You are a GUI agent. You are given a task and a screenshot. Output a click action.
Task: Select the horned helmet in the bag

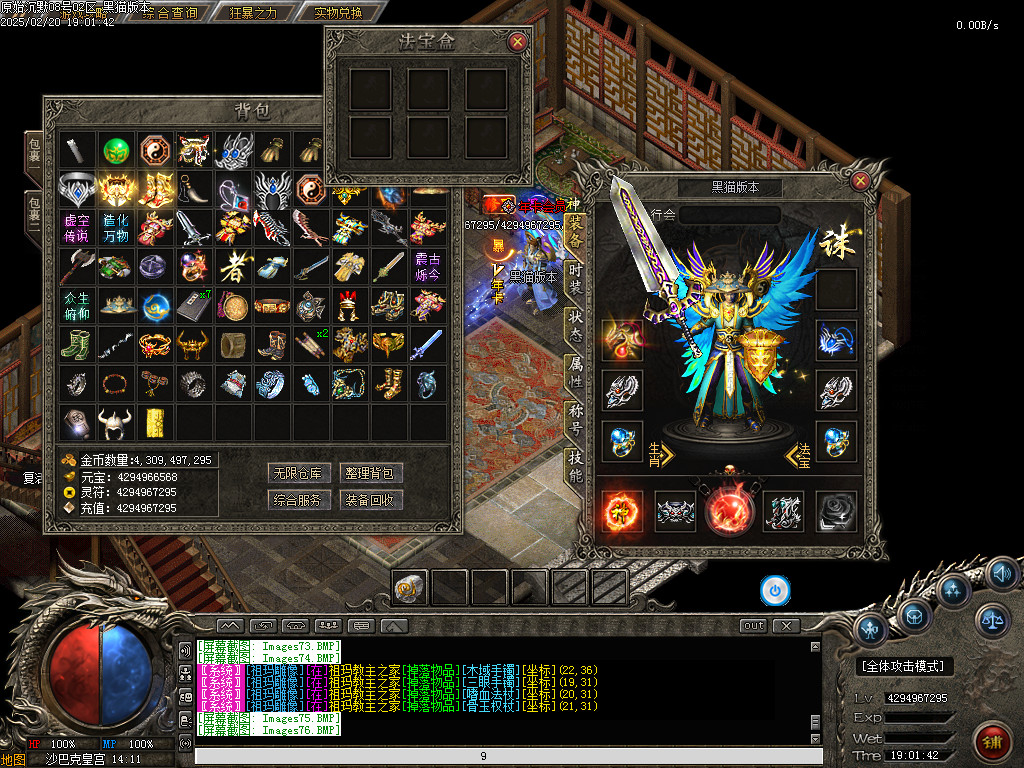pyautogui.click(x=116, y=422)
